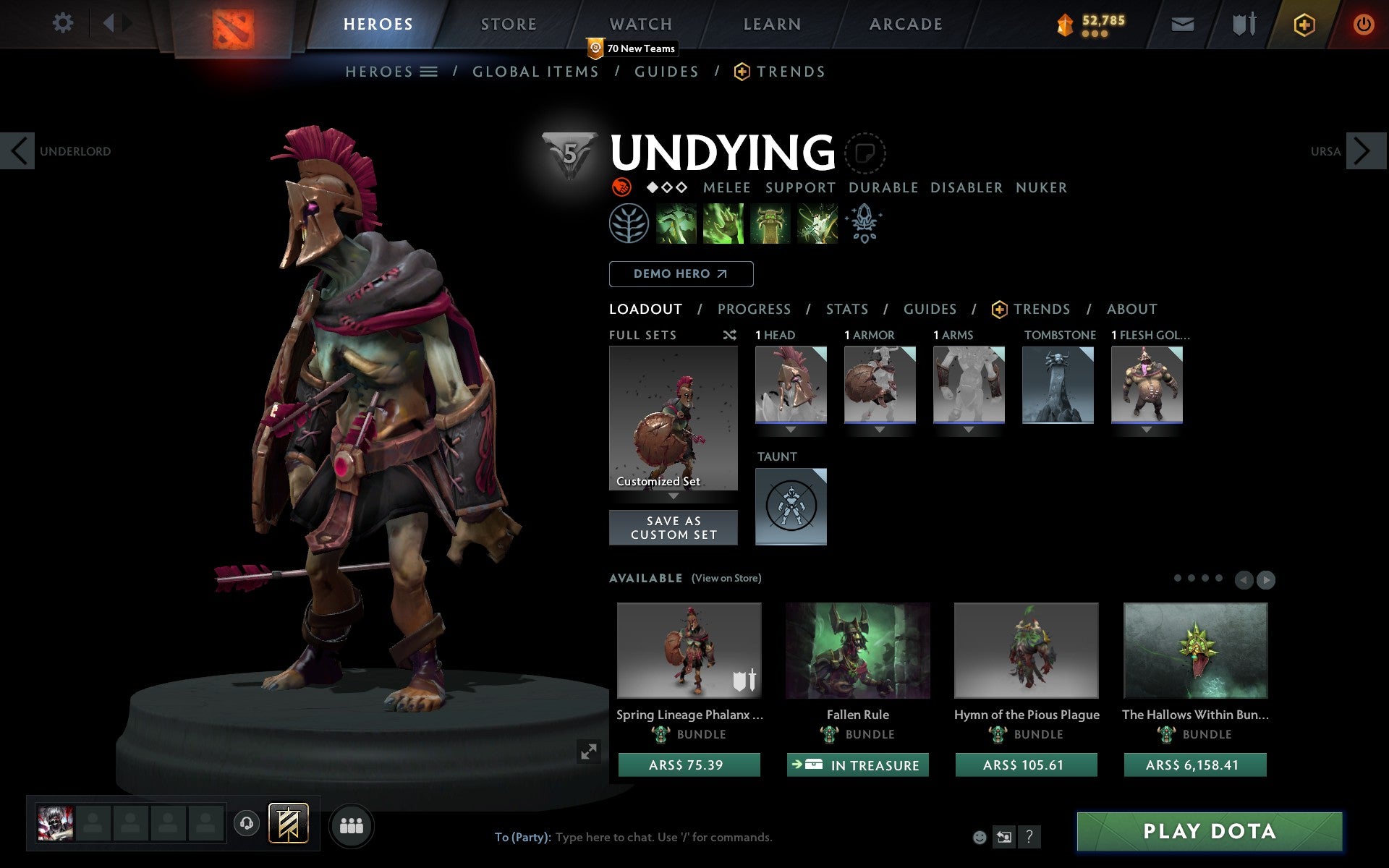Select the Fallen Rule bundle thumbnail
The height and width of the screenshot is (868, 1389).
(x=857, y=651)
